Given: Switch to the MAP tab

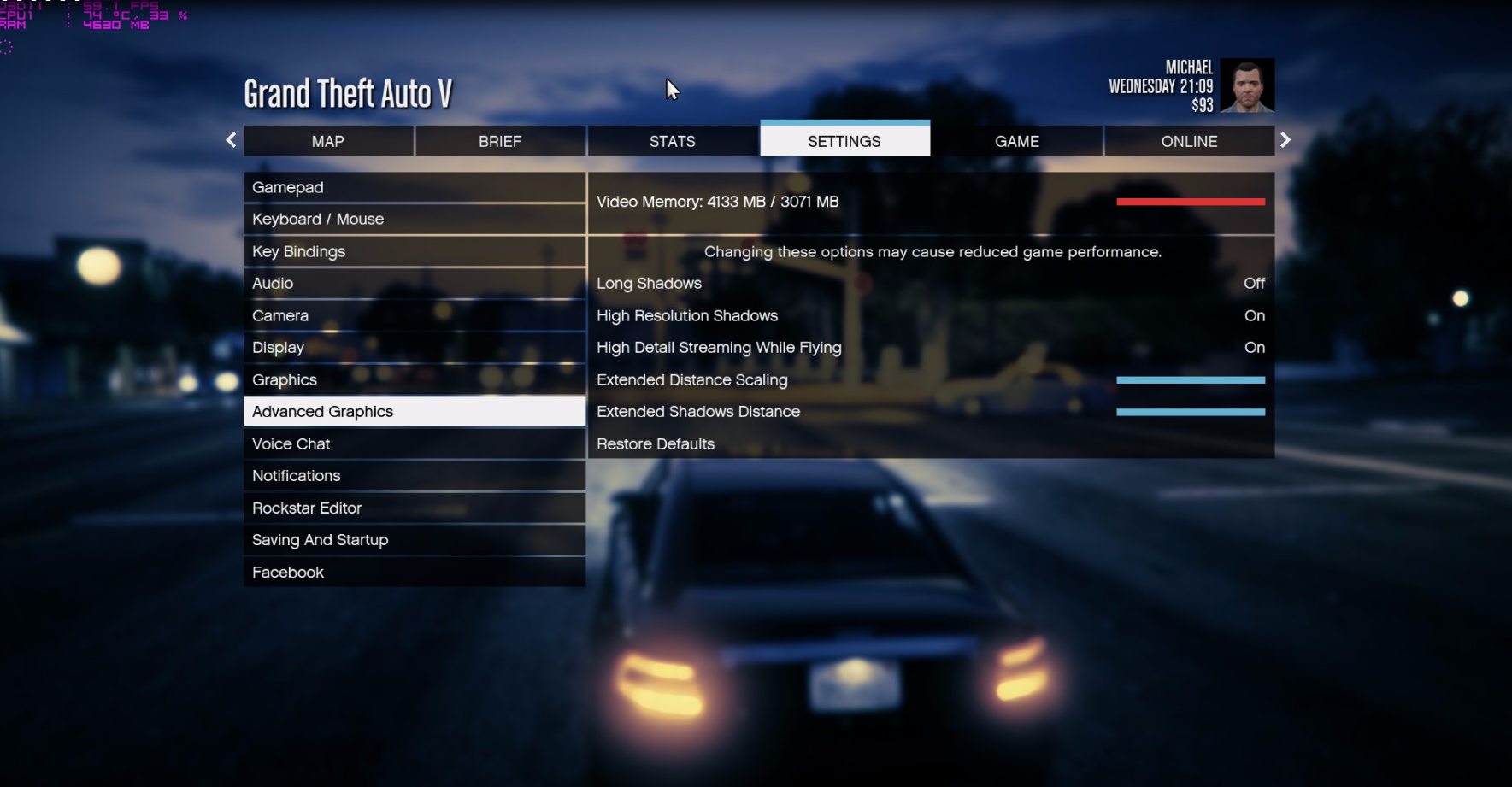Looking at the screenshot, I should [x=328, y=142].
